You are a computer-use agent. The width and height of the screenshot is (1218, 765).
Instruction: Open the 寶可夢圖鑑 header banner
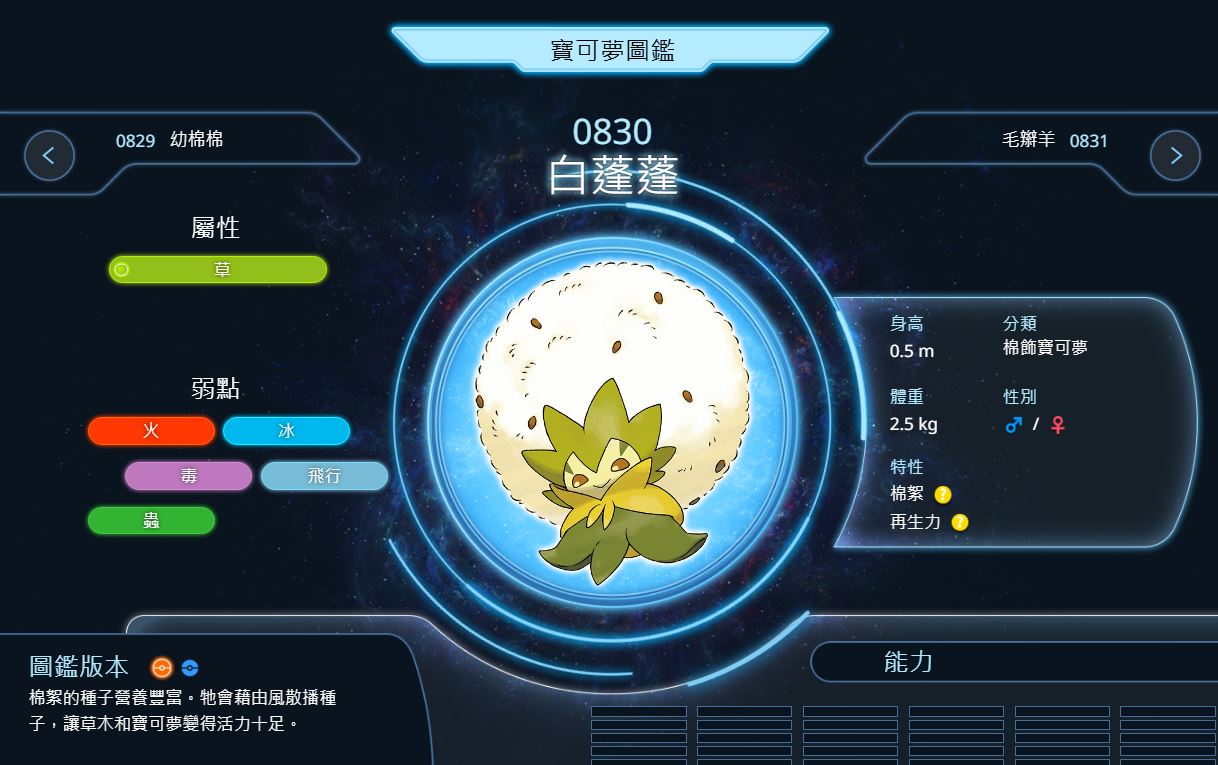(x=610, y=50)
